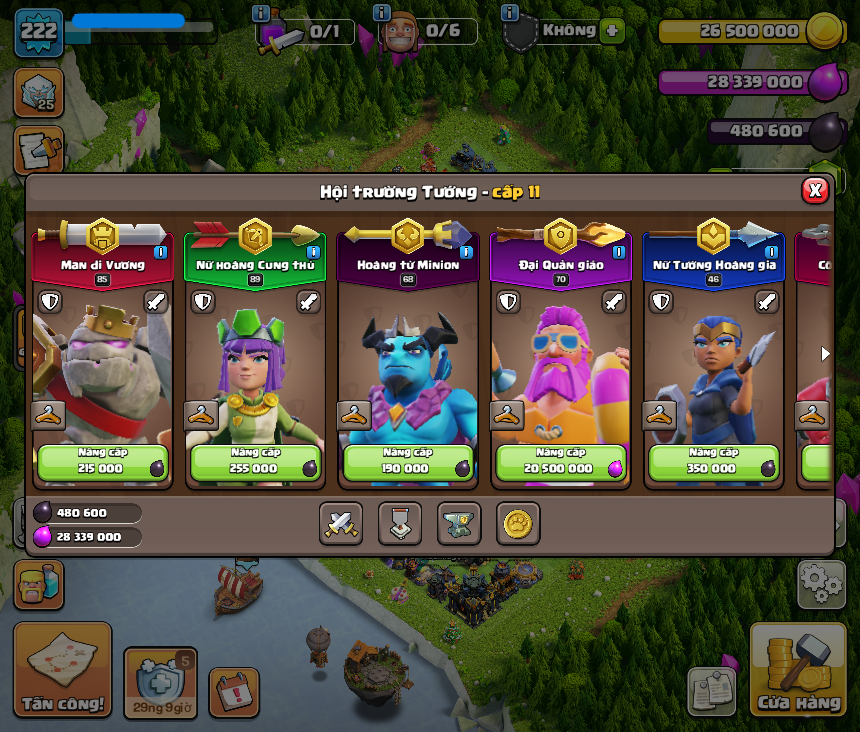Upgrade Đại Quản giáo for 20 500 000
This screenshot has height=732, width=860.
[561, 462]
